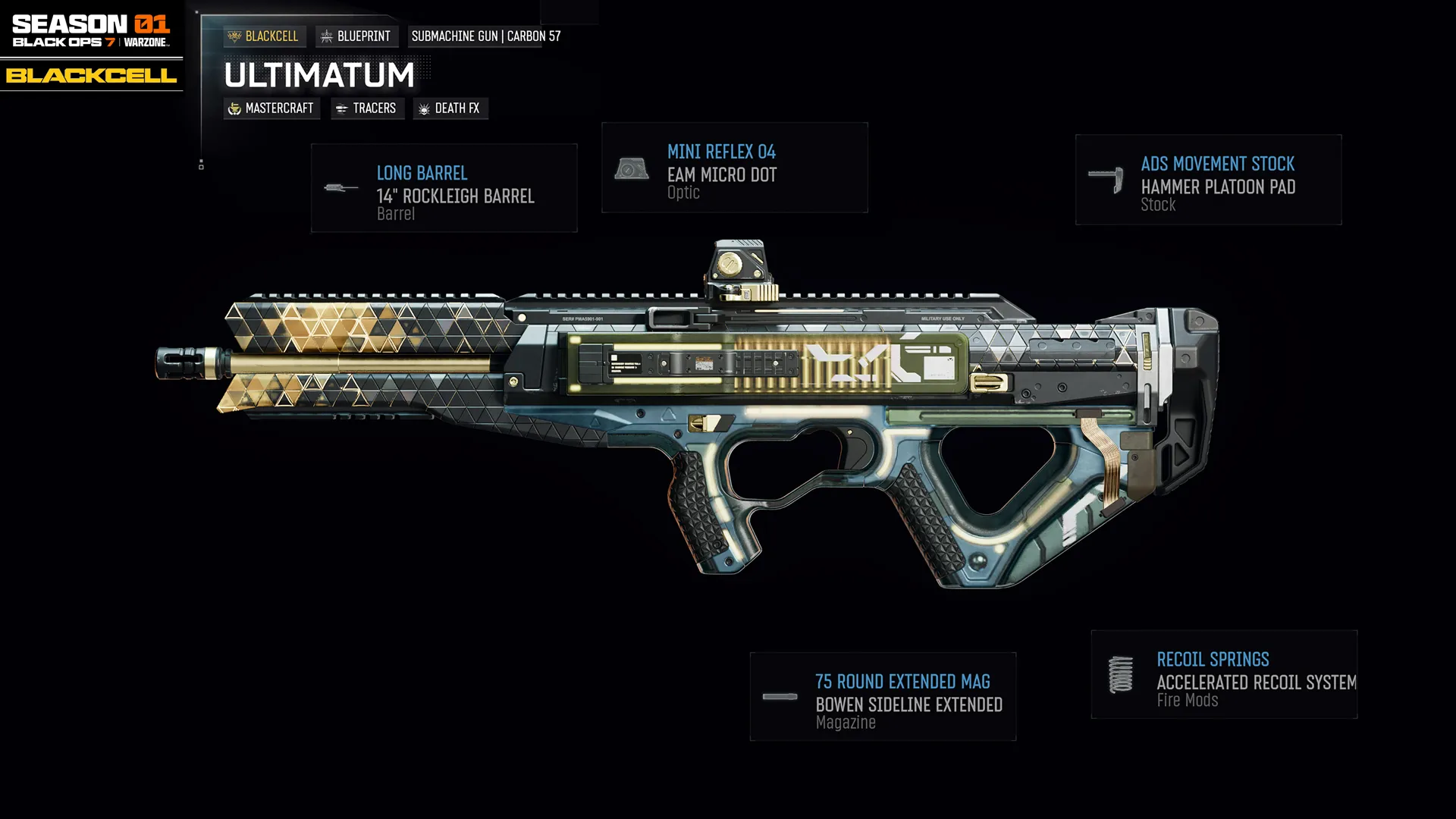
Task: Open the BLUEPRINT category tab
Action: [x=356, y=36]
